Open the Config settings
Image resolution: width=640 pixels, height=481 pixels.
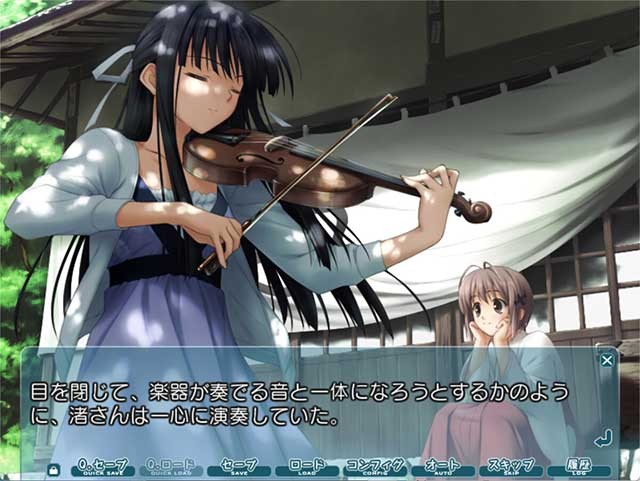tap(374, 467)
